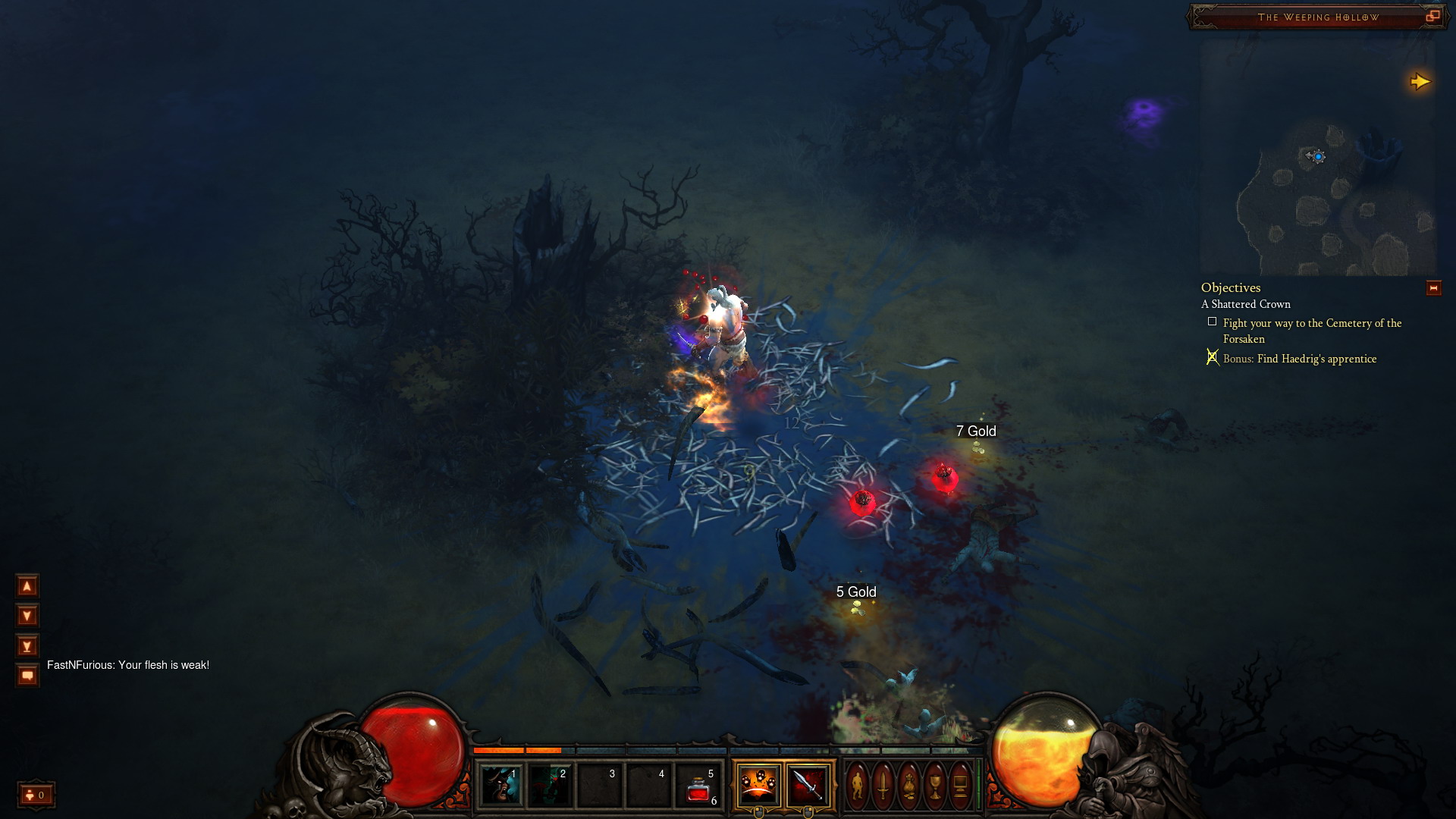1456x819 pixels.
Task: Click the minimap
Action: click(x=1318, y=159)
